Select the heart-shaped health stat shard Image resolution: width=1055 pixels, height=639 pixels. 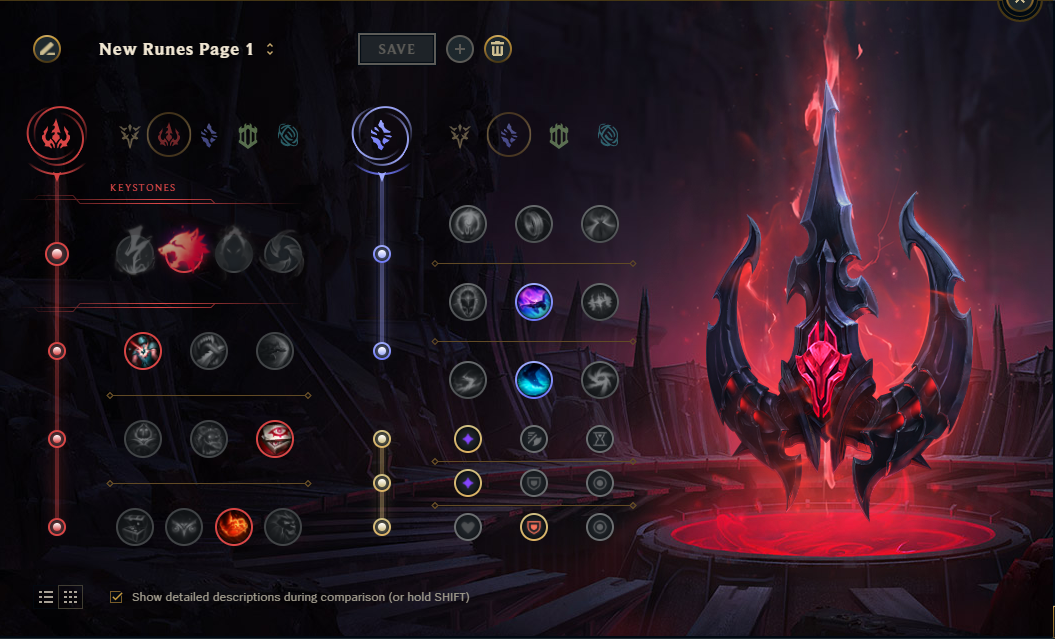coord(468,527)
